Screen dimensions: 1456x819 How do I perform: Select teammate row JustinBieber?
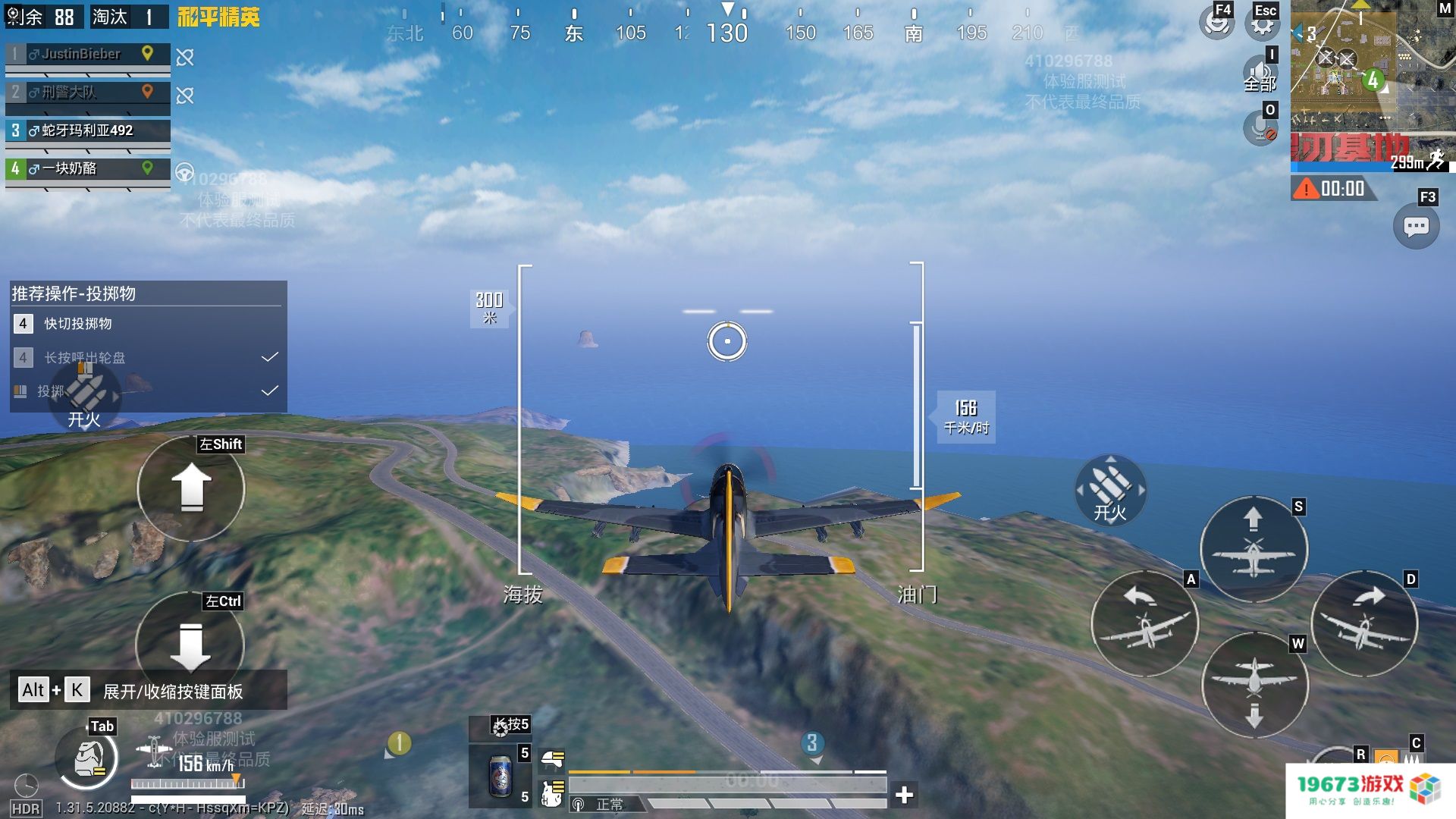(88, 54)
